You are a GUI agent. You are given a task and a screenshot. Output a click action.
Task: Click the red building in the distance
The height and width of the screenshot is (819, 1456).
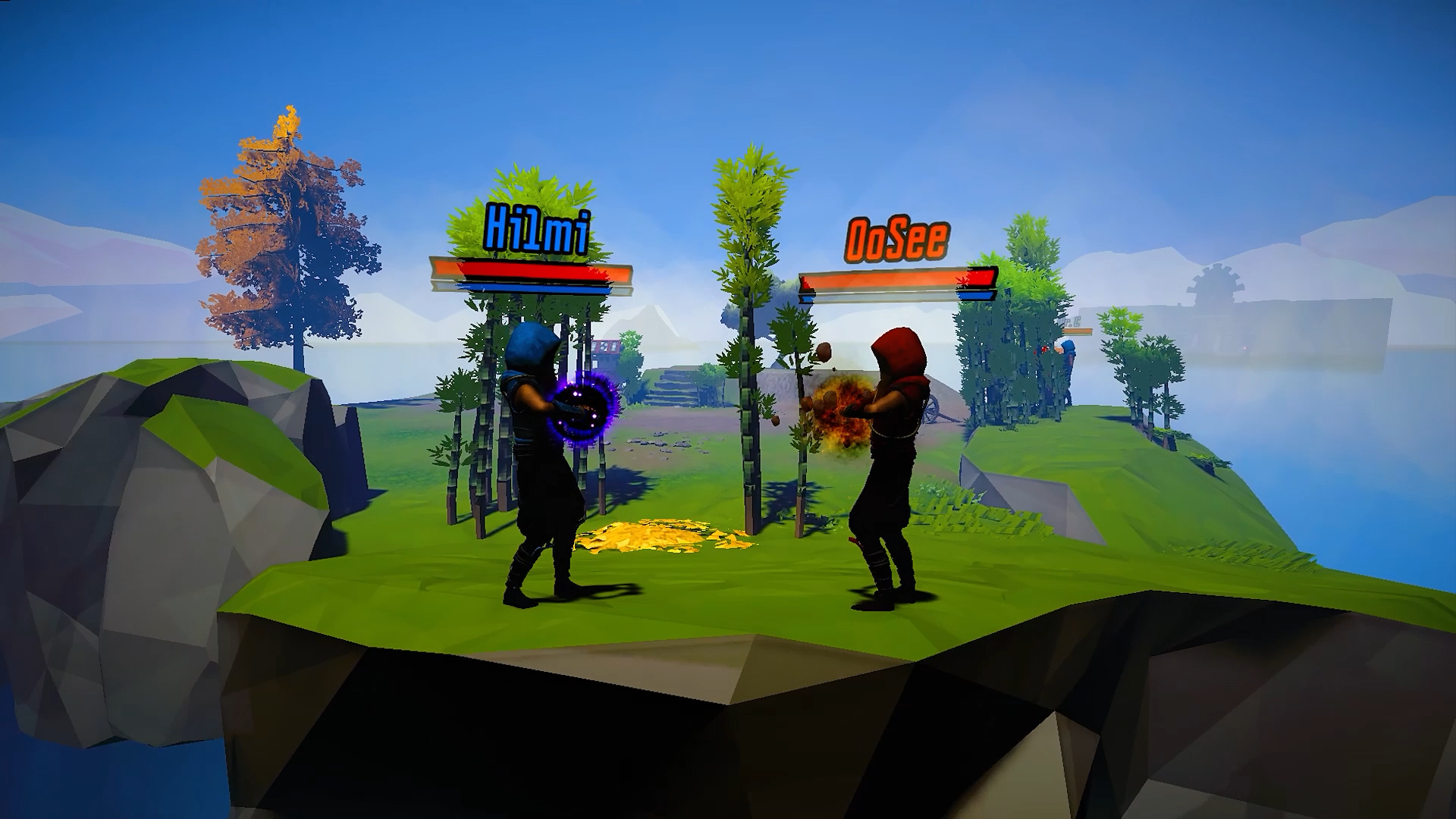click(x=607, y=347)
